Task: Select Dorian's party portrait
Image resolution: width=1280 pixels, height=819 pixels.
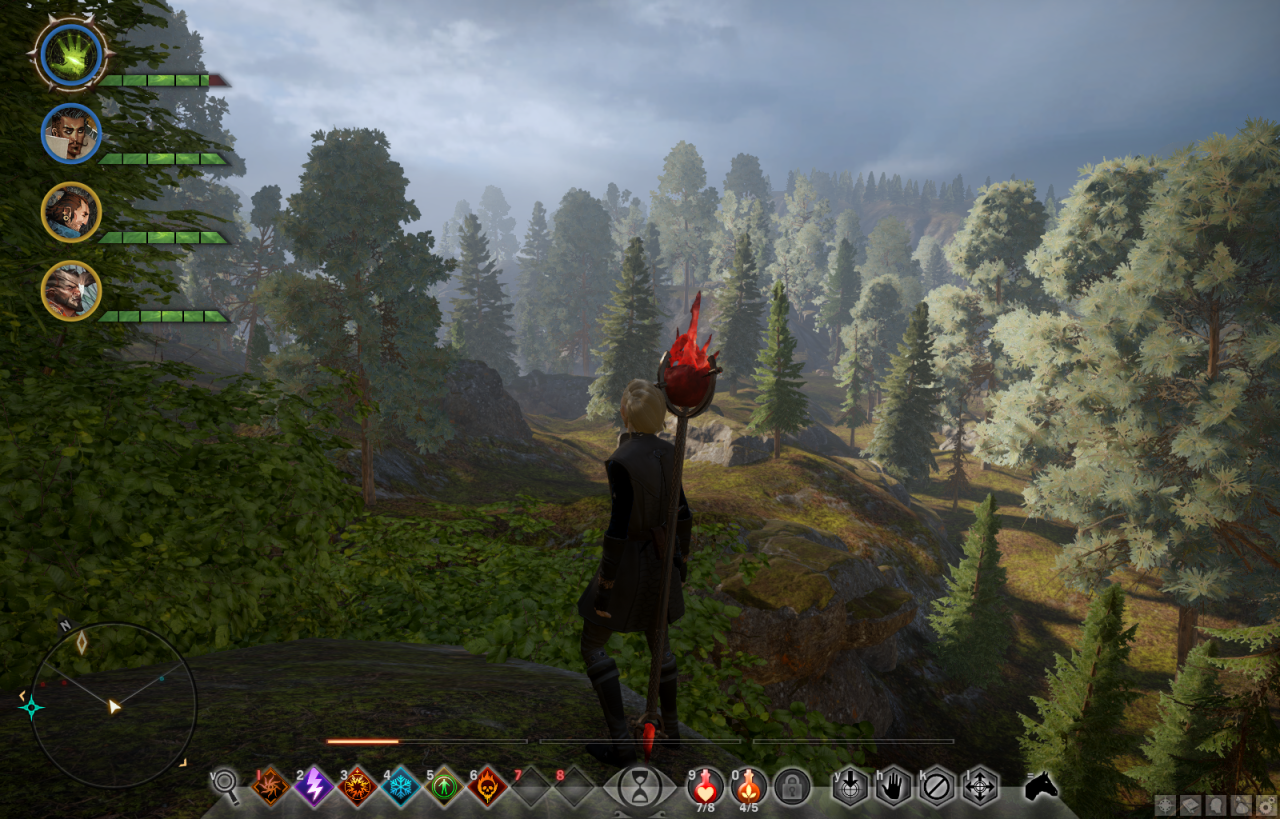Action: click(71, 133)
